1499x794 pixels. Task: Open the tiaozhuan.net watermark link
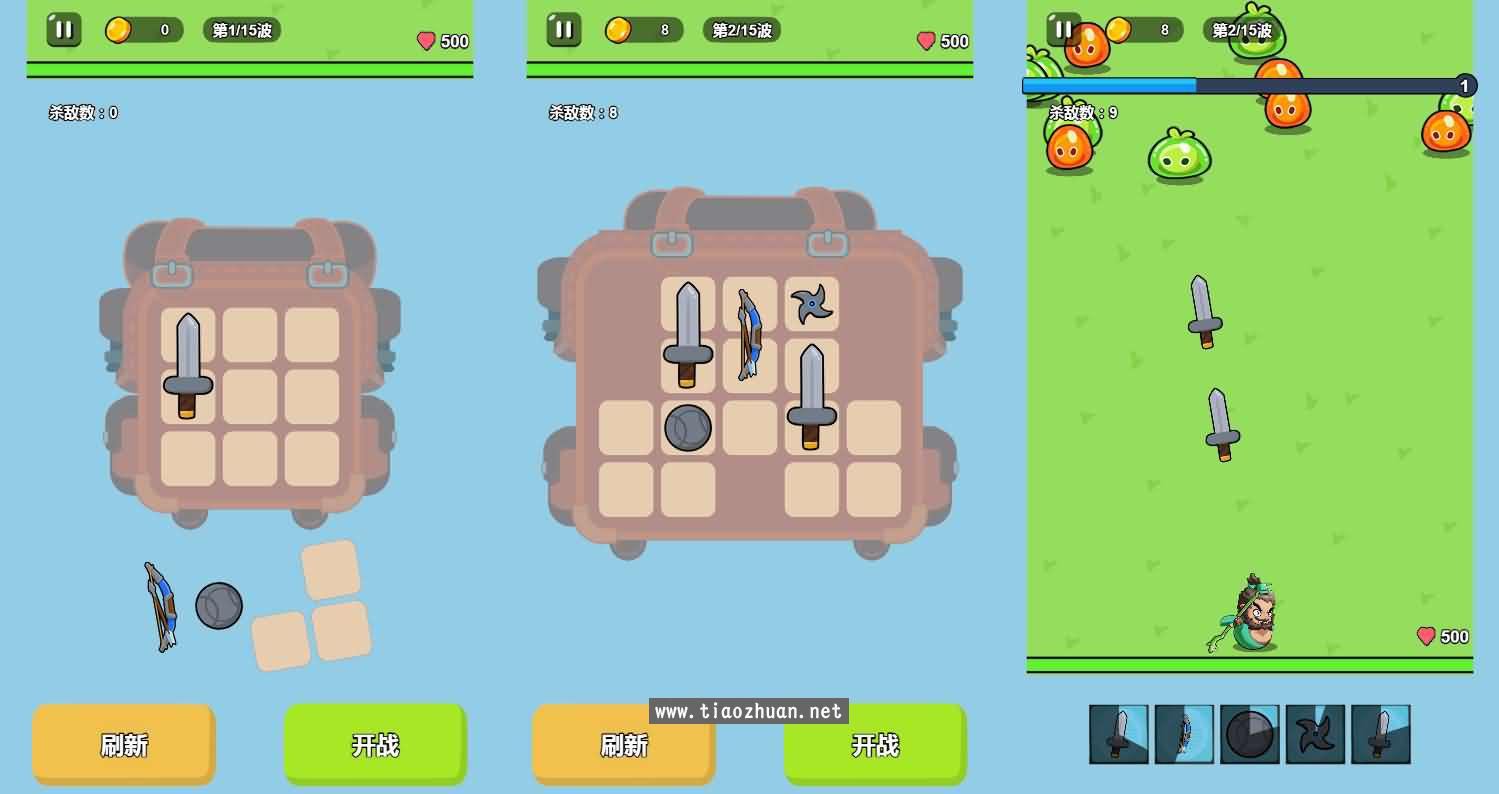pos(749,712)
